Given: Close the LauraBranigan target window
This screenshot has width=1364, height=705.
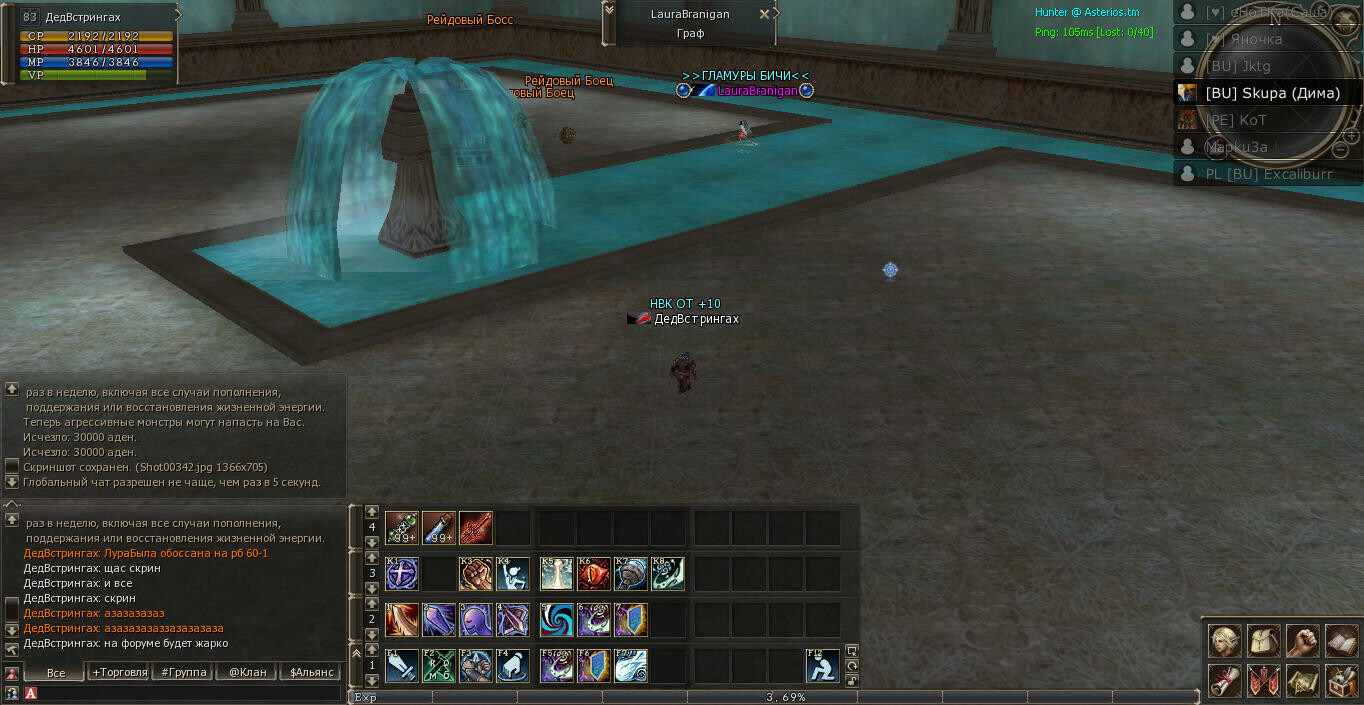Looking at the screenshot, I should click(x=765, y=14).
